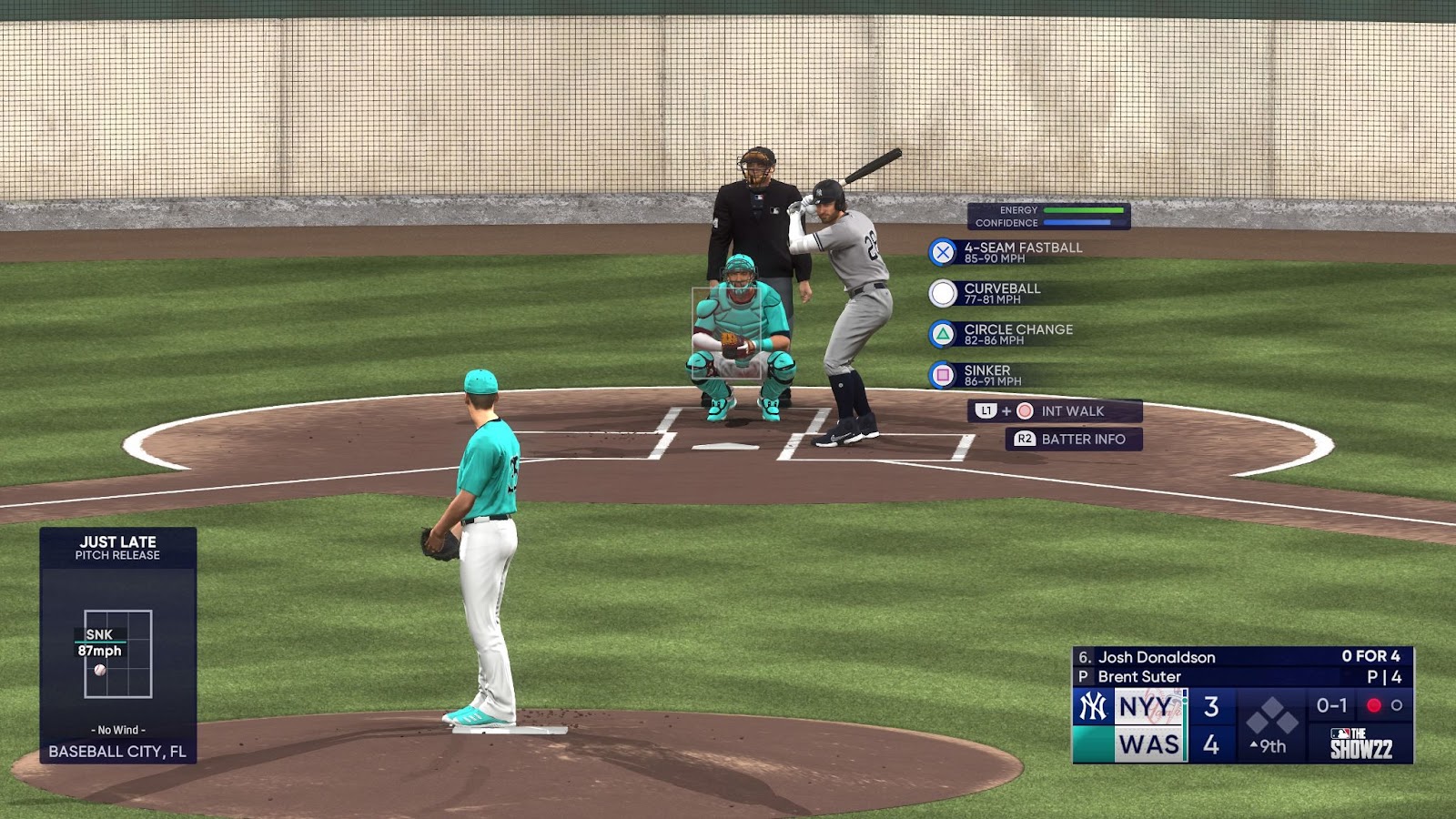Select the 4-Seam Fastball pitch
1456x819 pixels.
(1006, 252)
